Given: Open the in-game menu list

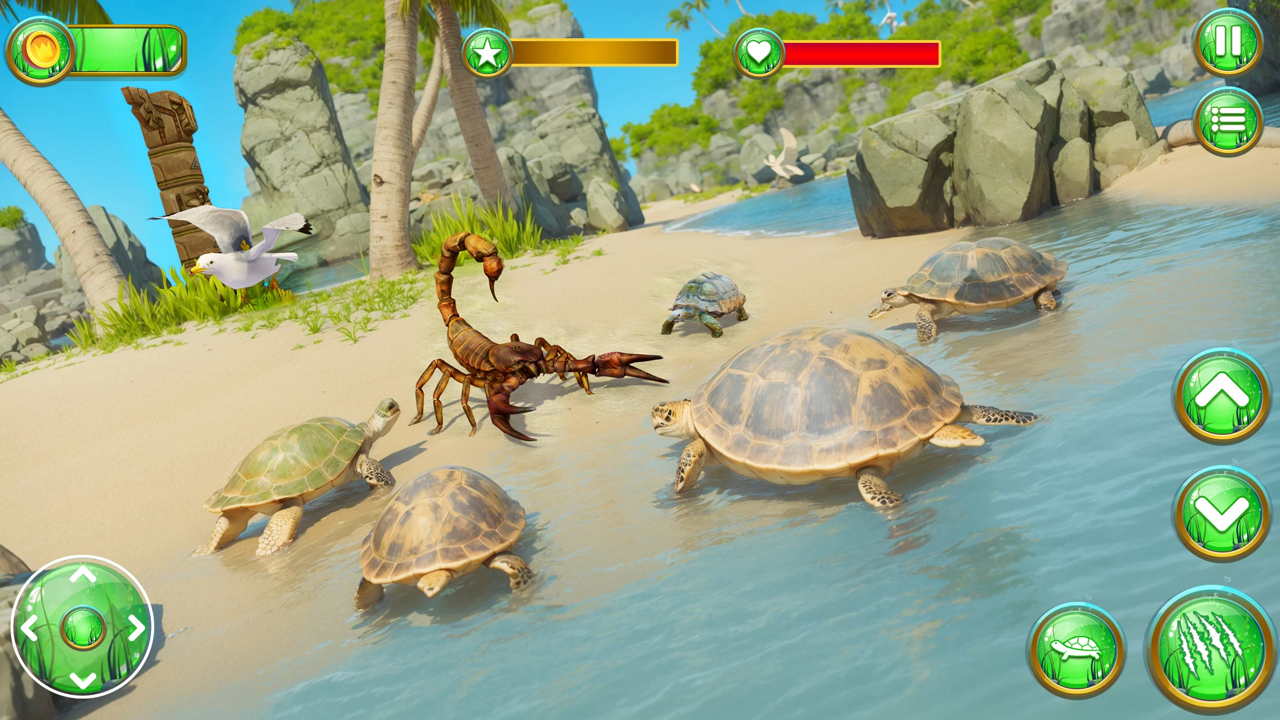Looking at the screenshot, I should click(x=1228, y=119).
